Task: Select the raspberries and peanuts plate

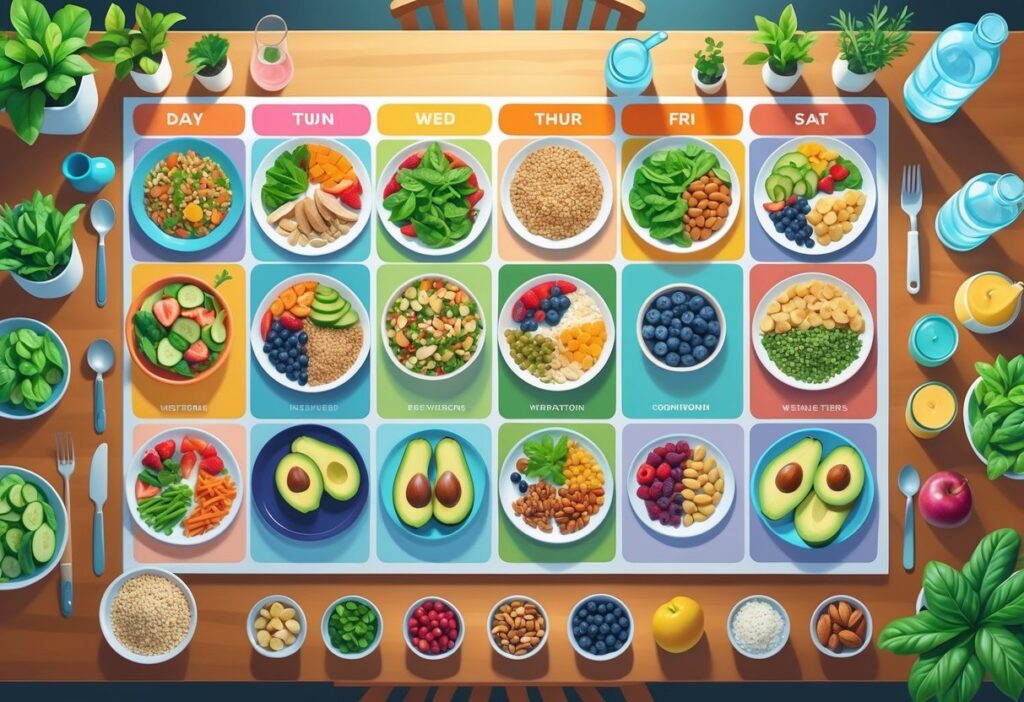Action: point(681,485)
